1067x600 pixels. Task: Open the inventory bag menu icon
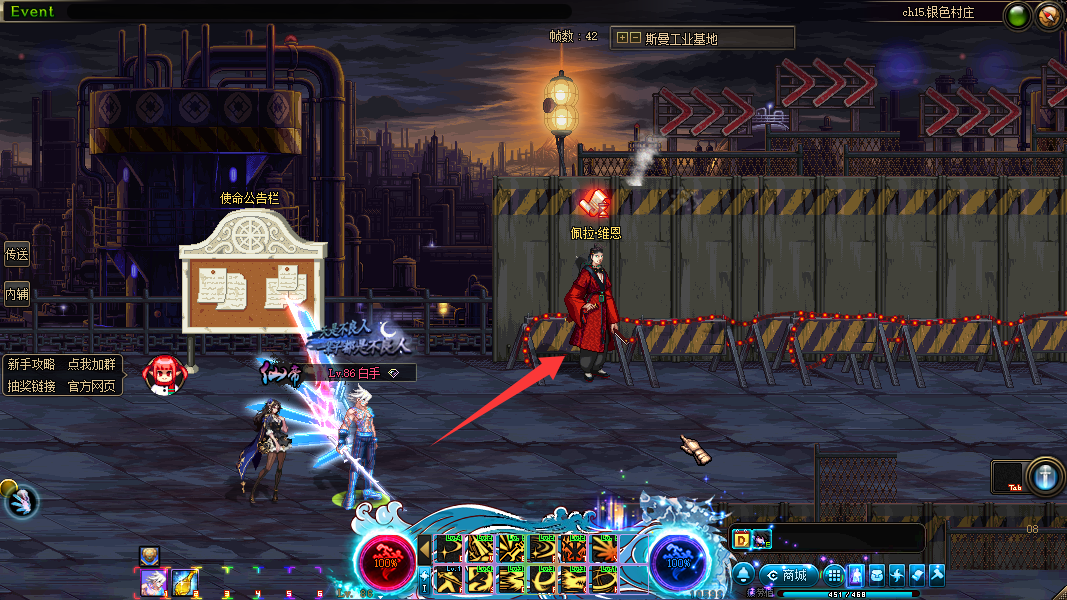point(877,575)
